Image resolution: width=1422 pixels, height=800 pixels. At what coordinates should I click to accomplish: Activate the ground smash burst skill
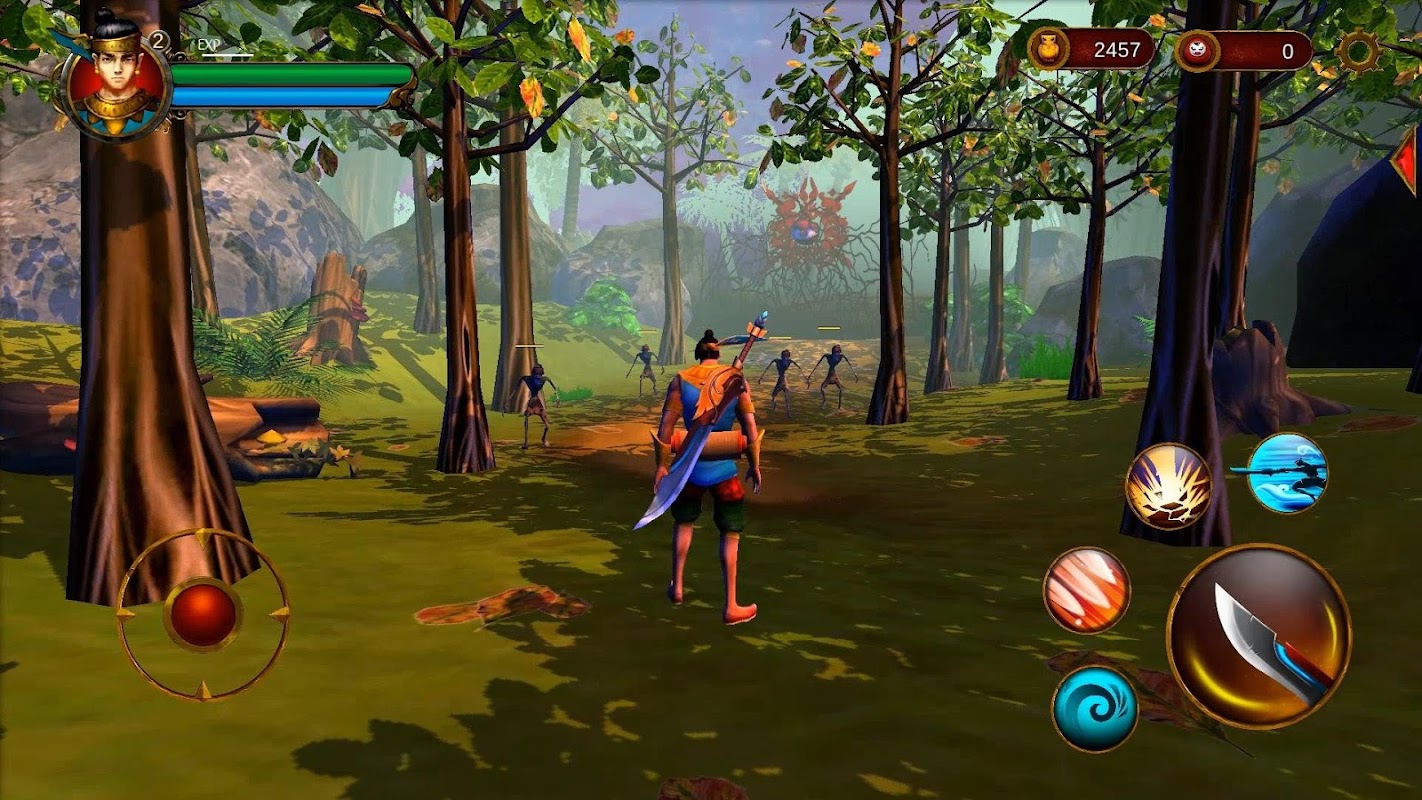click(1168, 486)
